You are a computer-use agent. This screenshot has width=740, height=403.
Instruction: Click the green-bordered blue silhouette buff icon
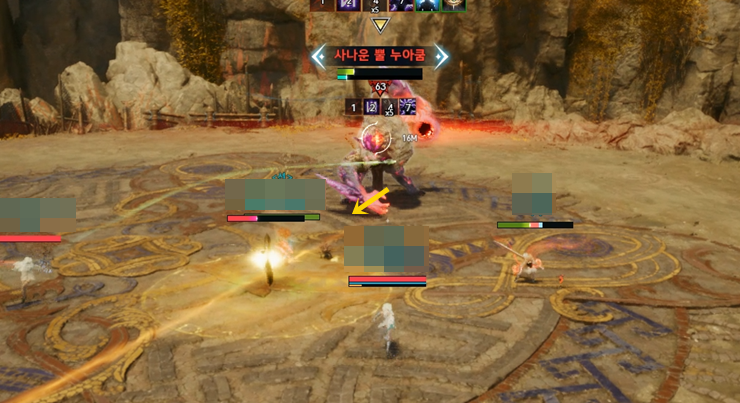[x=429, y=5]
